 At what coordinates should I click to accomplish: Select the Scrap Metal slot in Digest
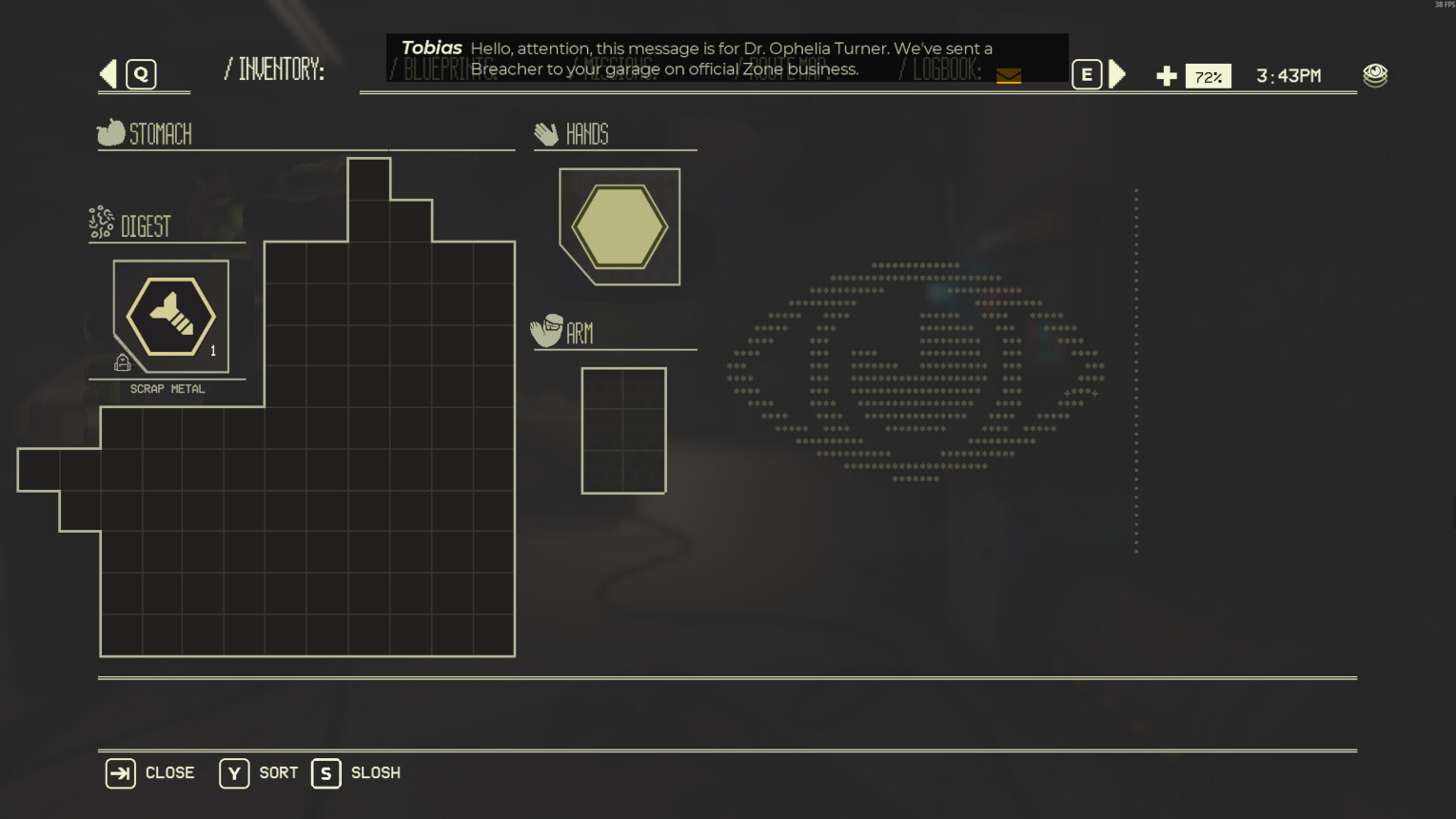pos(171,317)
